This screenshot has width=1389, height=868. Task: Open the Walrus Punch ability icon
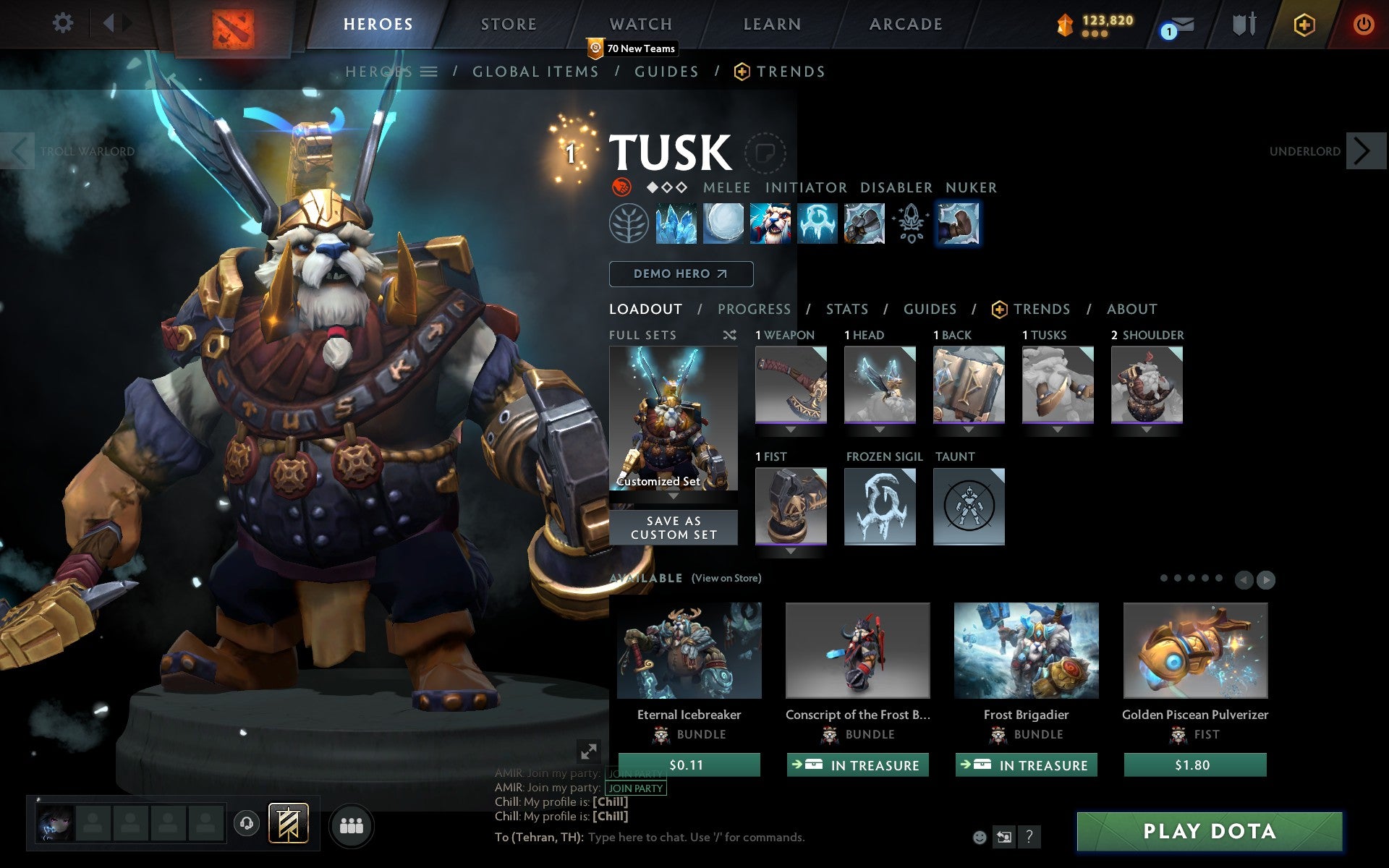click(959, 224)
